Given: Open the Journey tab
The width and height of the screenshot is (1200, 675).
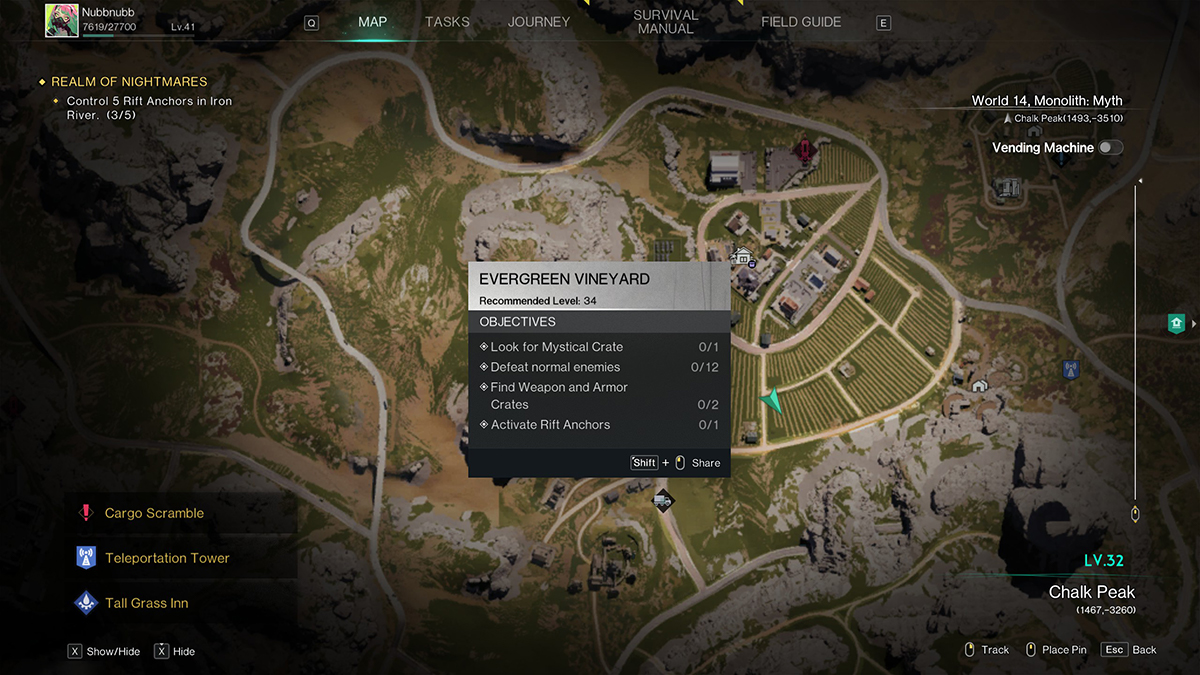Looking at the screenshot, I should click(x=538, y=22).
